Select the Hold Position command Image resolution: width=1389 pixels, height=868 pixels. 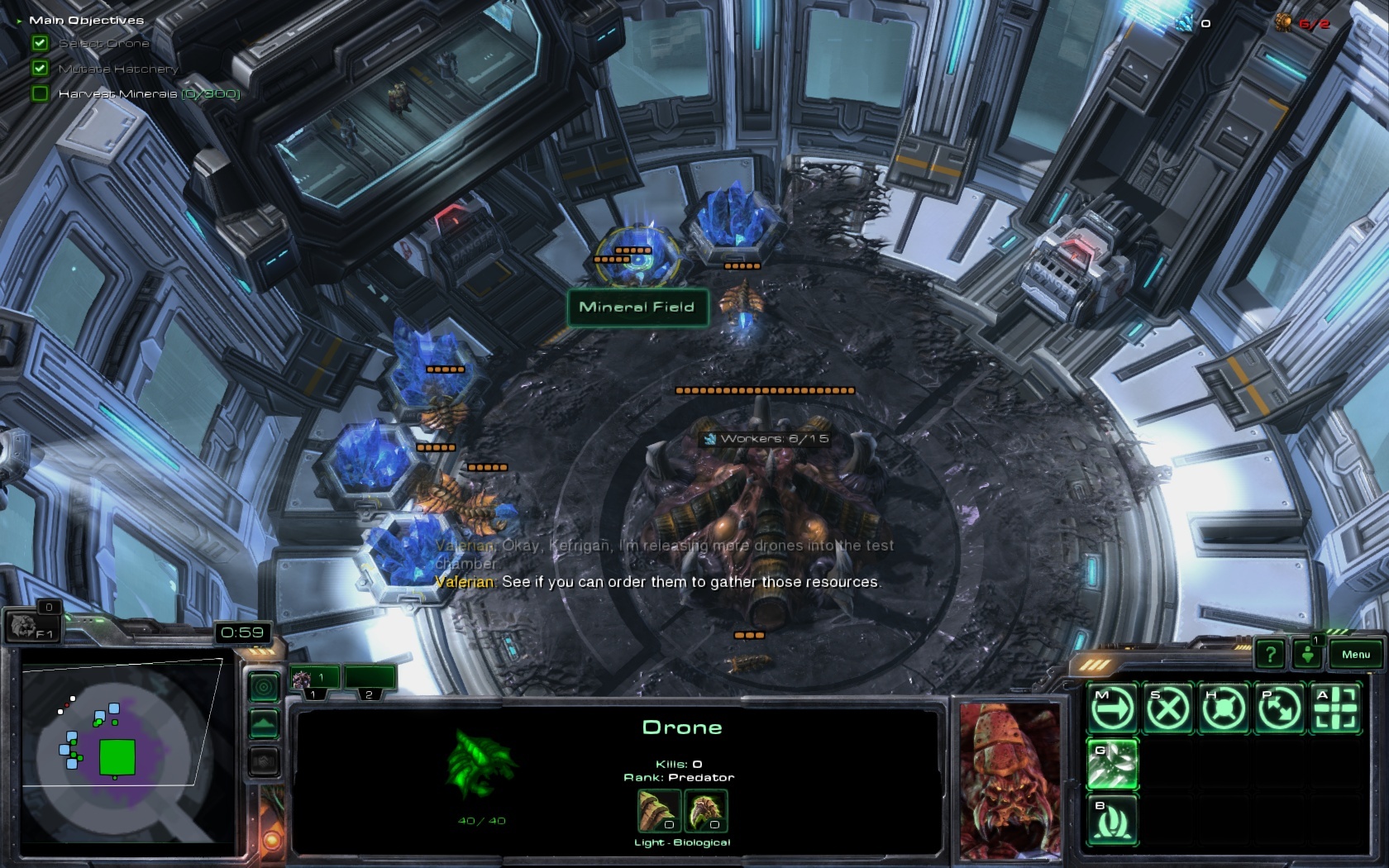(x=1224, y=708)
